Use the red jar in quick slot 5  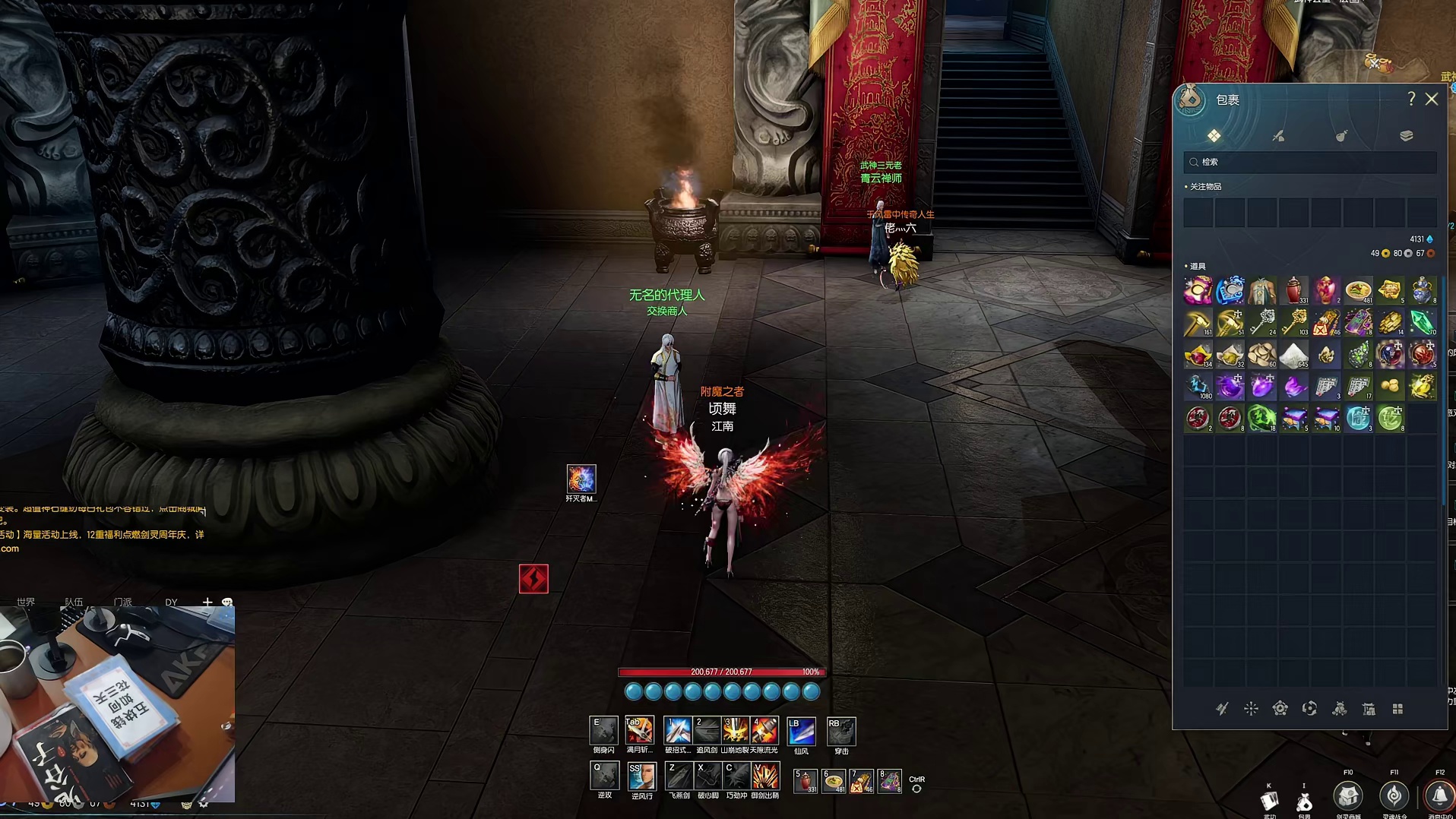pos(805,780)
